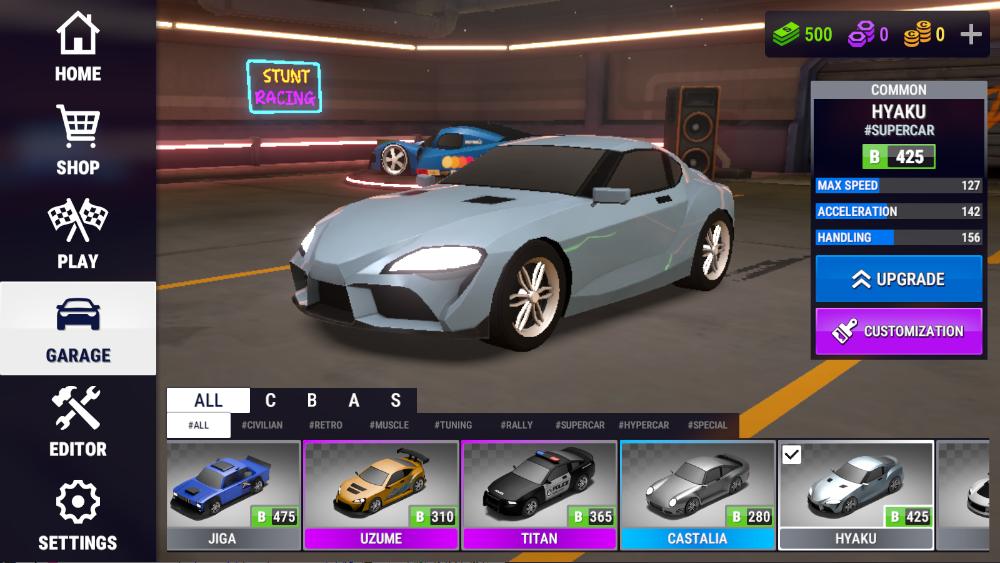Select the Jiga car

(234, 495)
